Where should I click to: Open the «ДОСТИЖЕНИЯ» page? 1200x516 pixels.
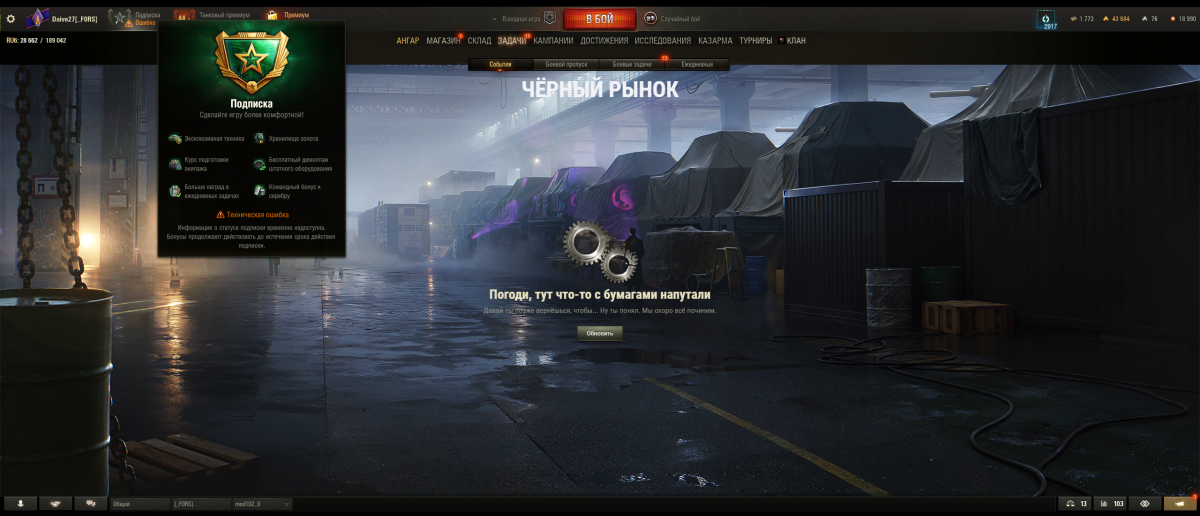(604, 41)
